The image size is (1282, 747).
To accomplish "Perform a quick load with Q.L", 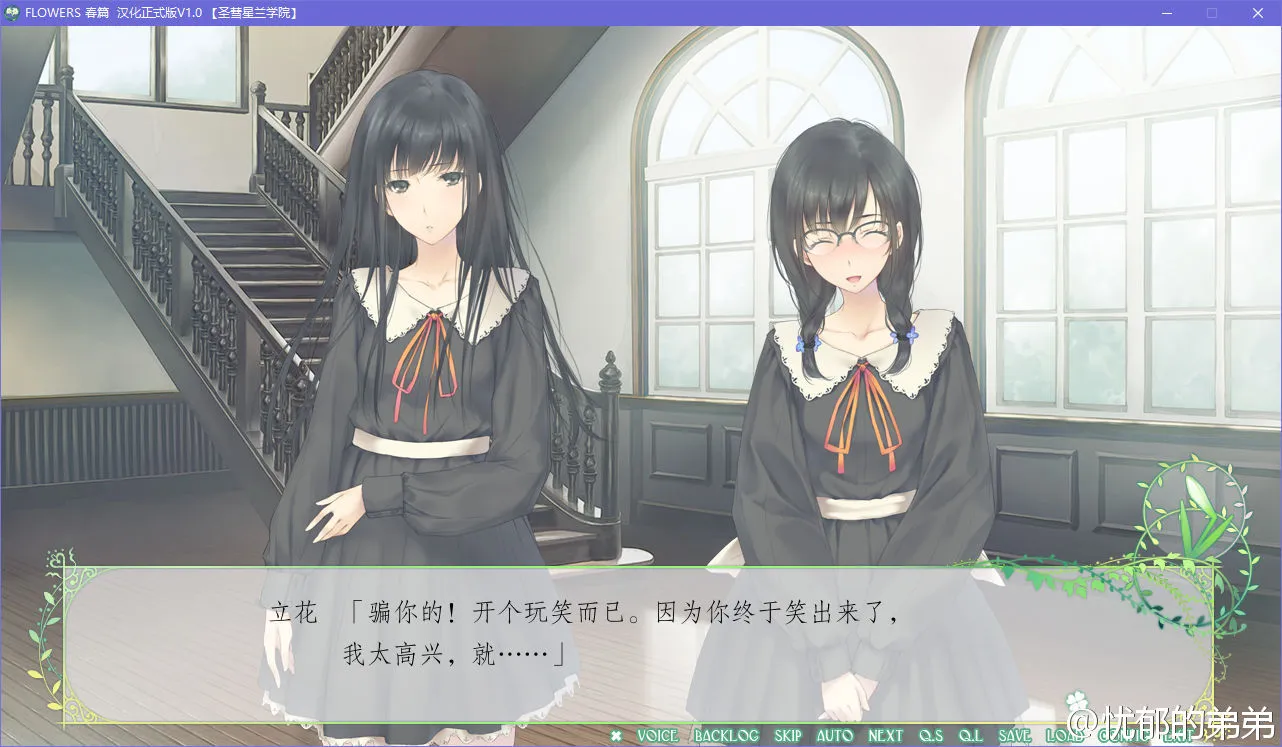I will point(971,736).
